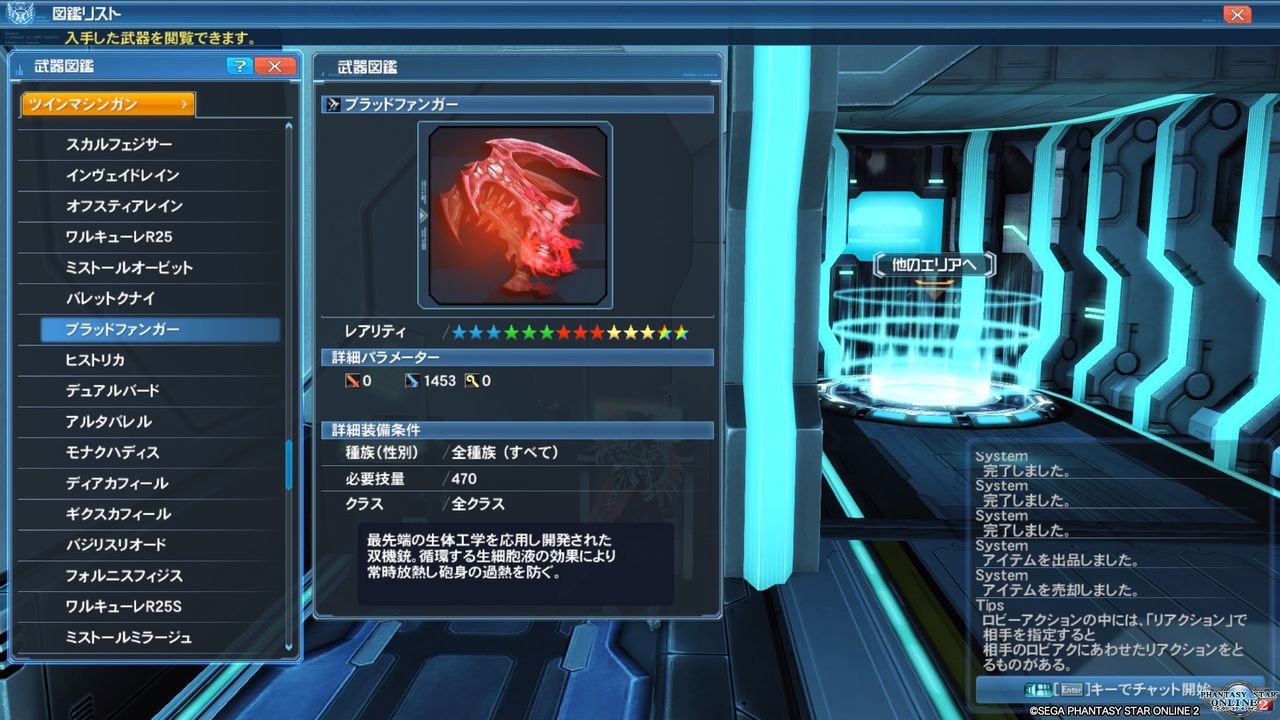Open the blue "?" help icon
This screenshot has width=1280, height=720.
[238, 66]
